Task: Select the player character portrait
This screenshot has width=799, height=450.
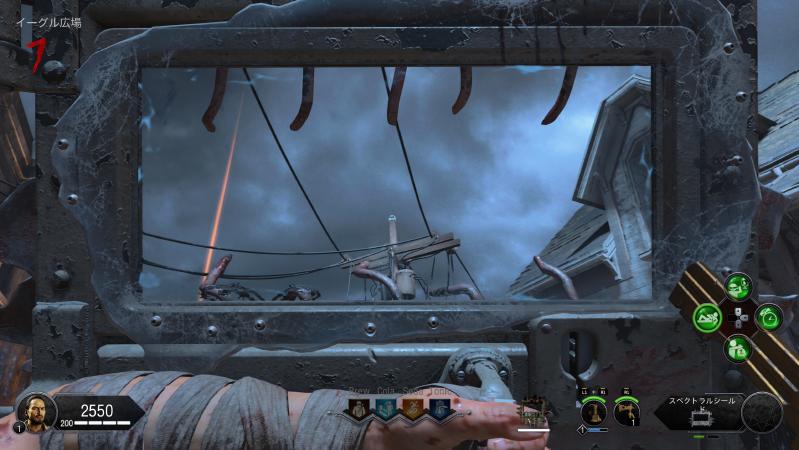Action: click(x=34, y=412)
